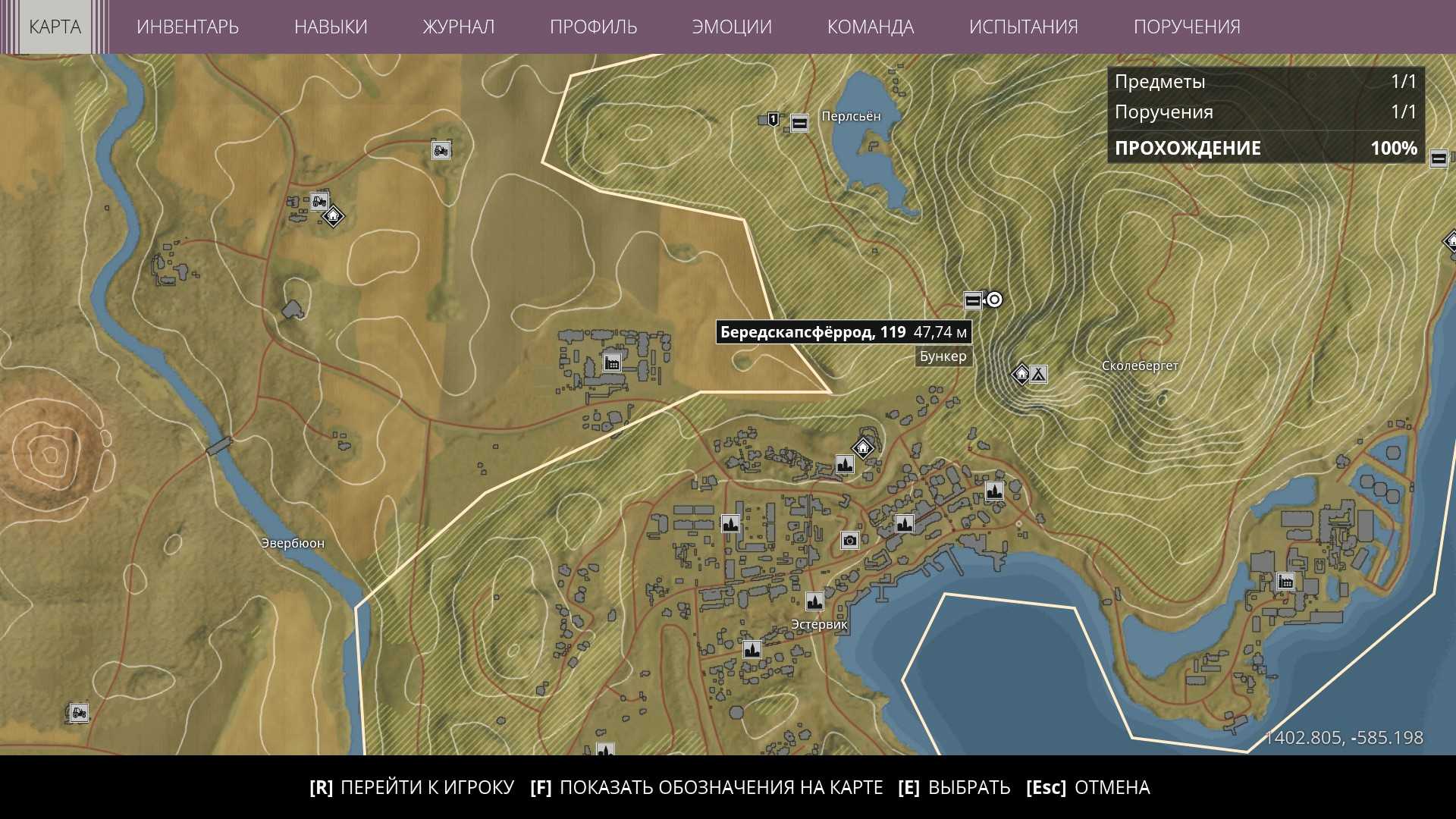Switch to the ИНВЕНТАРЬ tab
Viewport: 1456px width, 819px height.
(187, 27)
